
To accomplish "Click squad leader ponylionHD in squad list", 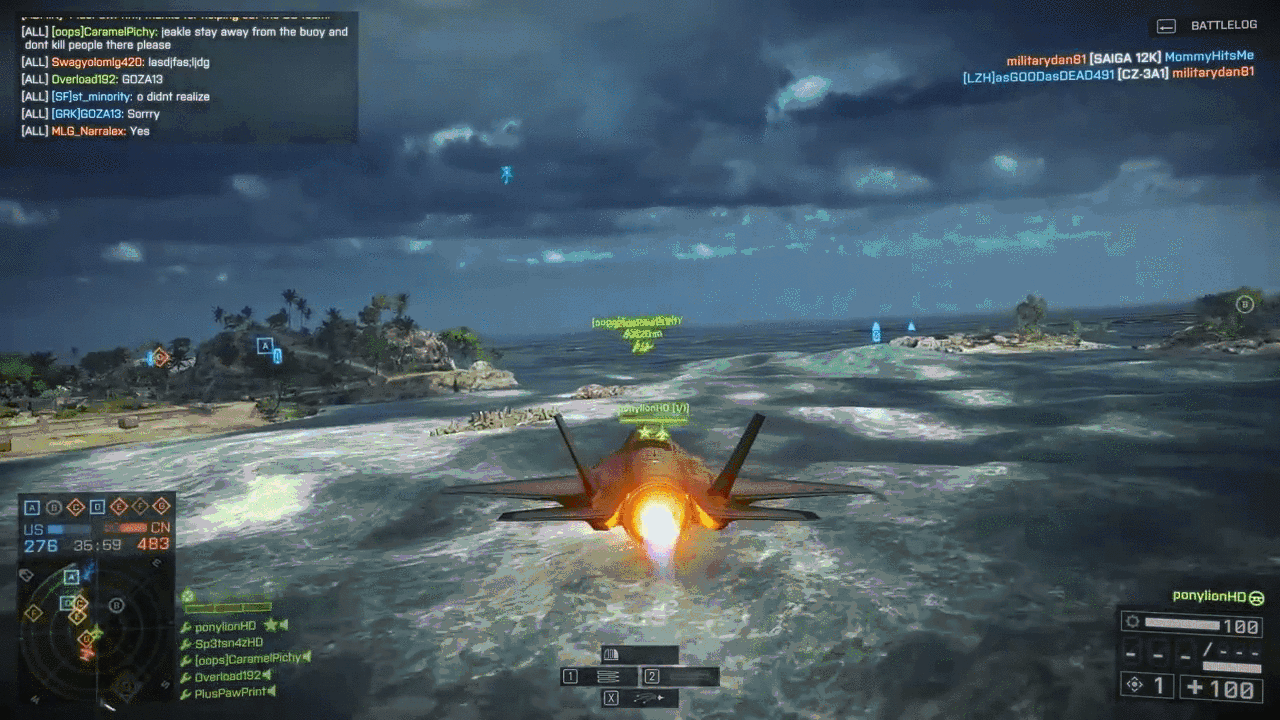I will [226, 626].
